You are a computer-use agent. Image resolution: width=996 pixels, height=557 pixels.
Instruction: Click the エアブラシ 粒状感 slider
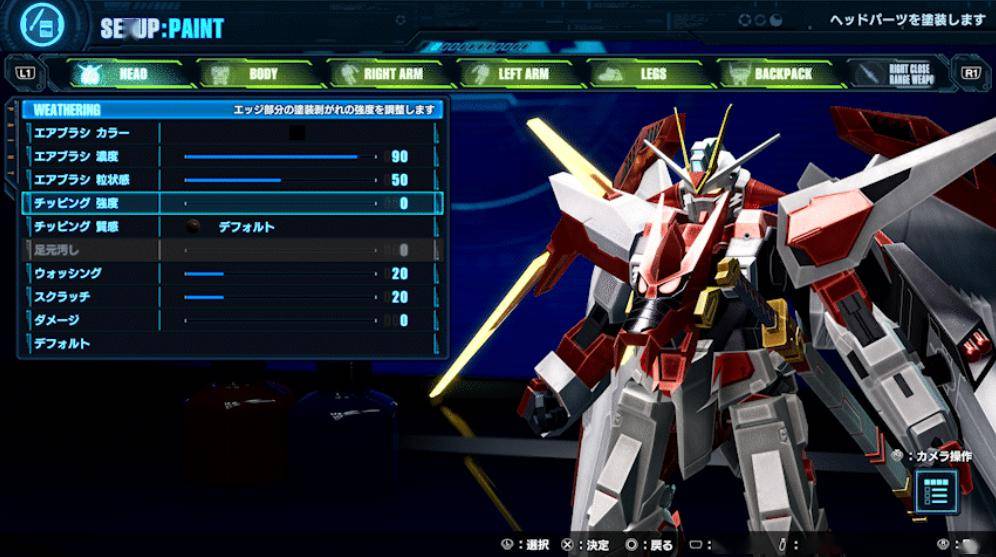click(280, 181)
